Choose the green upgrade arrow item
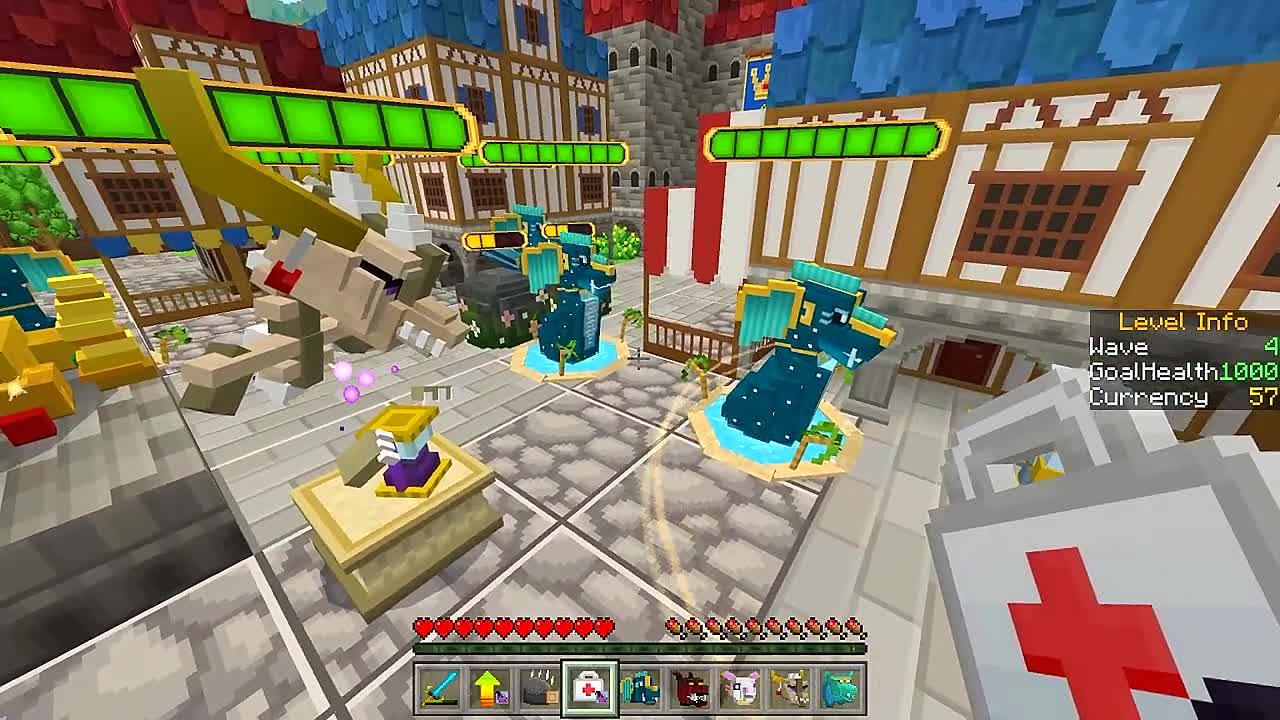1280x720 pixels. [489, 689]
